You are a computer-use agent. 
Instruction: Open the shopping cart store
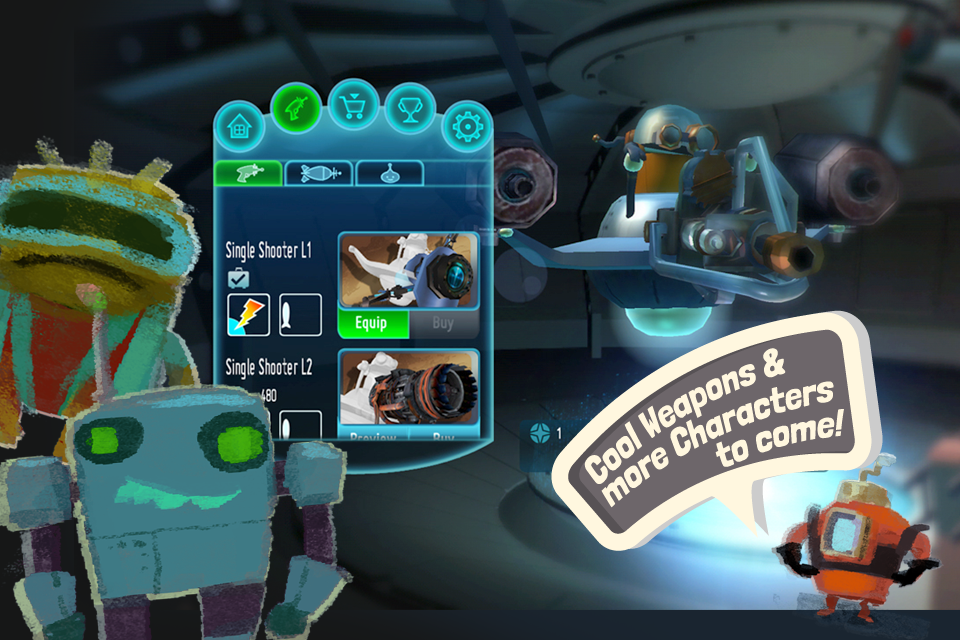(354, 103)
